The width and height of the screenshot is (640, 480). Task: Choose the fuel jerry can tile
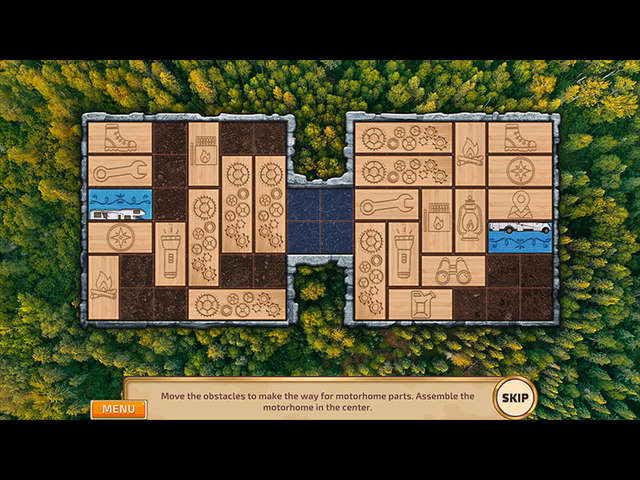tap(420, 304)
